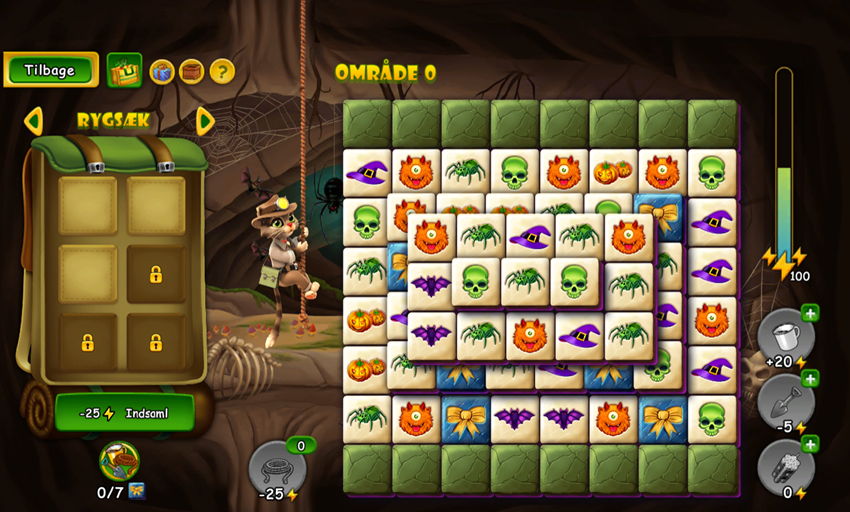Use the coiled rope tool costing 25 energy
Screen dimensions: 850x512
pyautogui.click(x=276, y=466)
